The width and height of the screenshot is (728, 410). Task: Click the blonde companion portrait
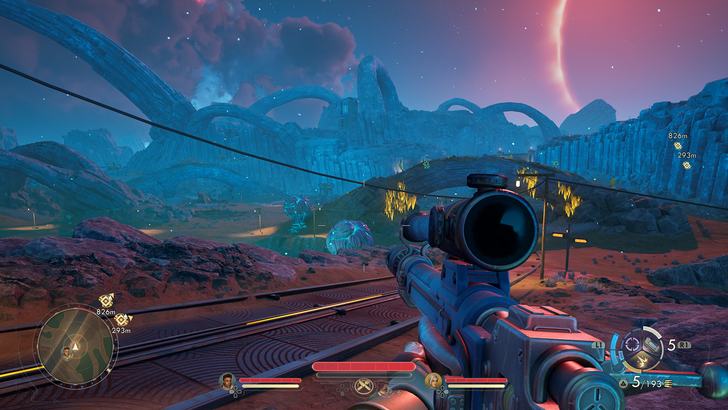(434, 380)
